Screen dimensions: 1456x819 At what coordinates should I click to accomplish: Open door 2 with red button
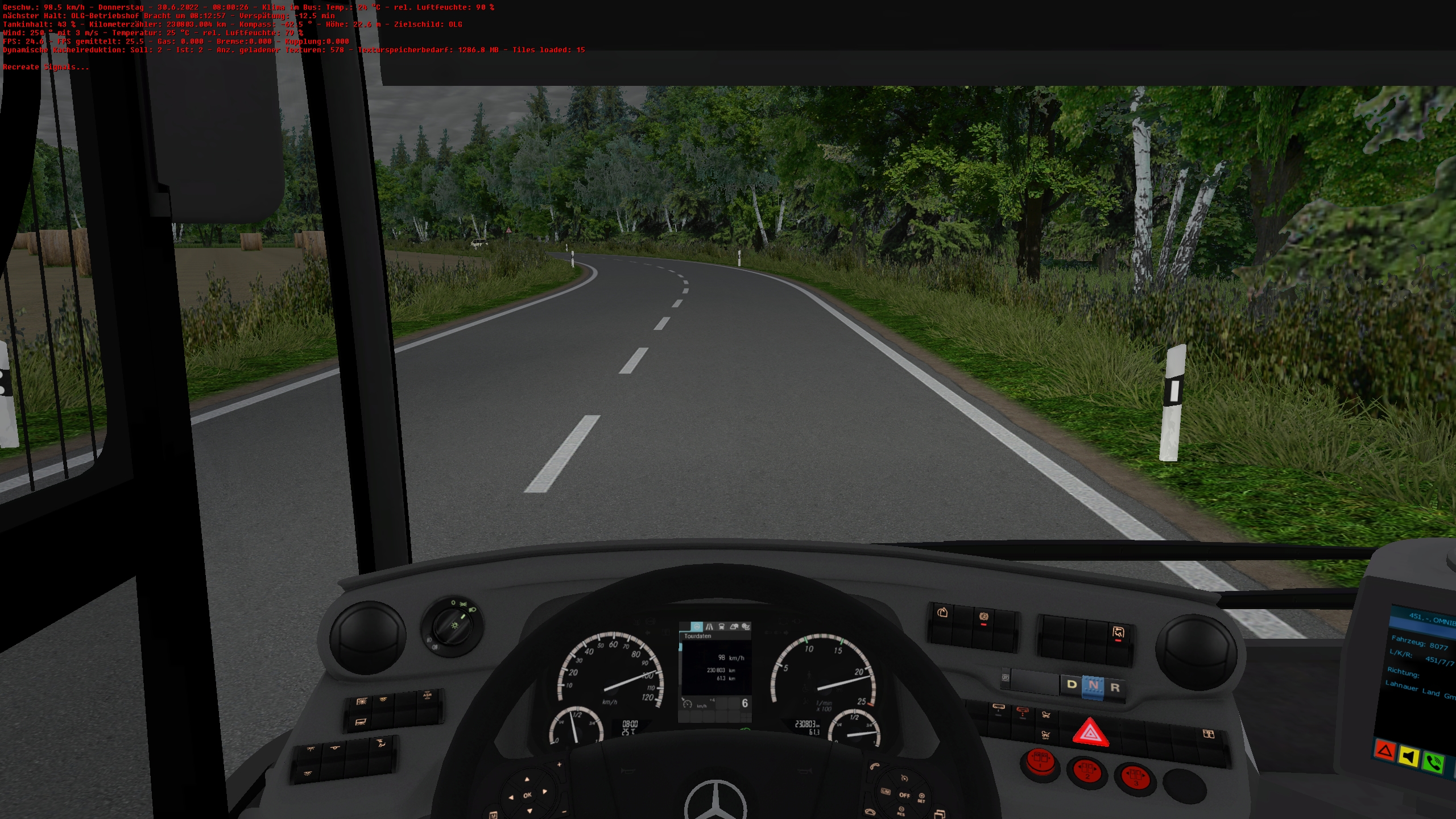1088,772
